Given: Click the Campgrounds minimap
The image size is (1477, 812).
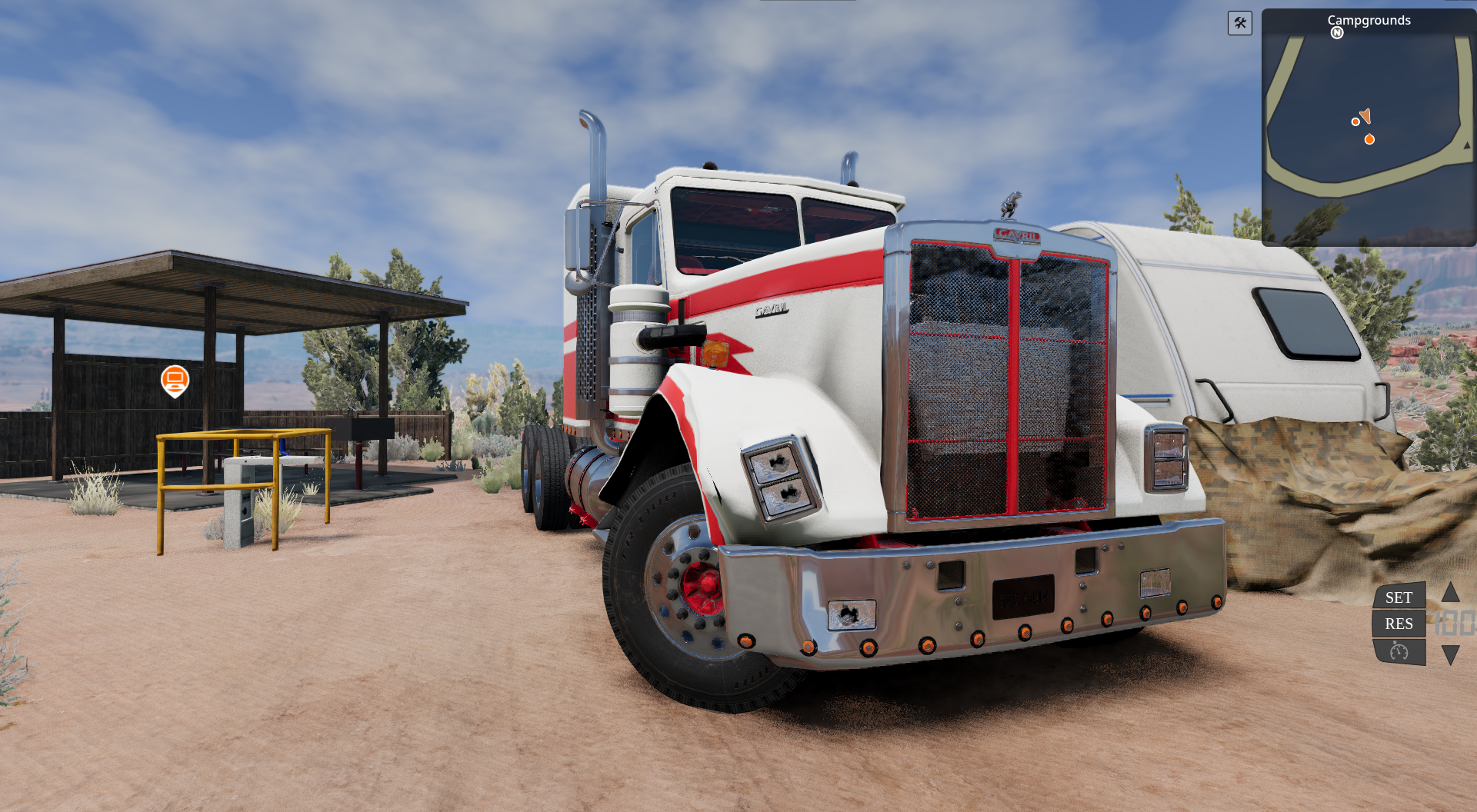Looking at the screenshot, I should tap(1369, 131).
